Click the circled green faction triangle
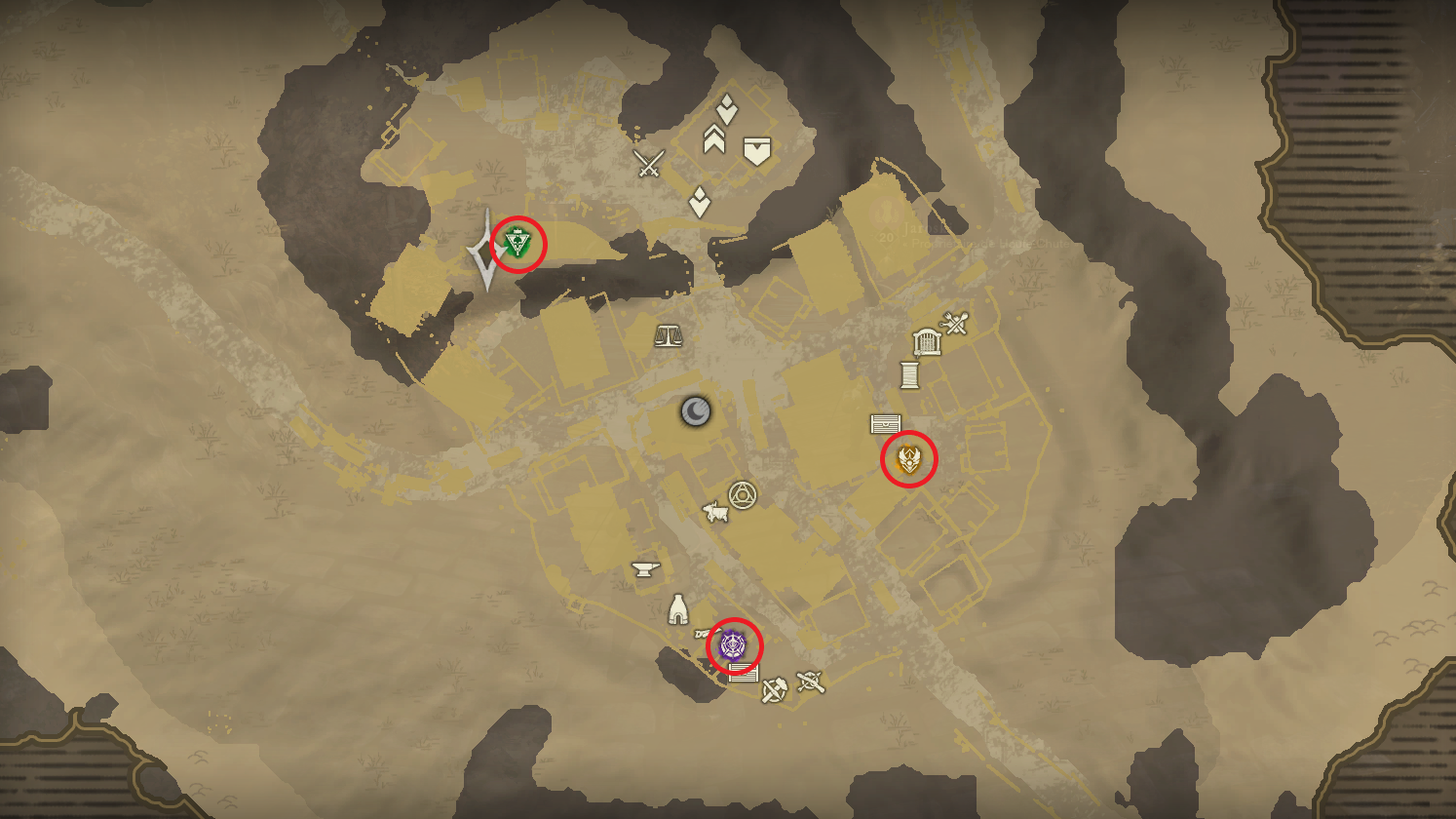Image resolution: width=1456 pixels, height=819 pixels. pyautogui.click(x=518, y=241)
